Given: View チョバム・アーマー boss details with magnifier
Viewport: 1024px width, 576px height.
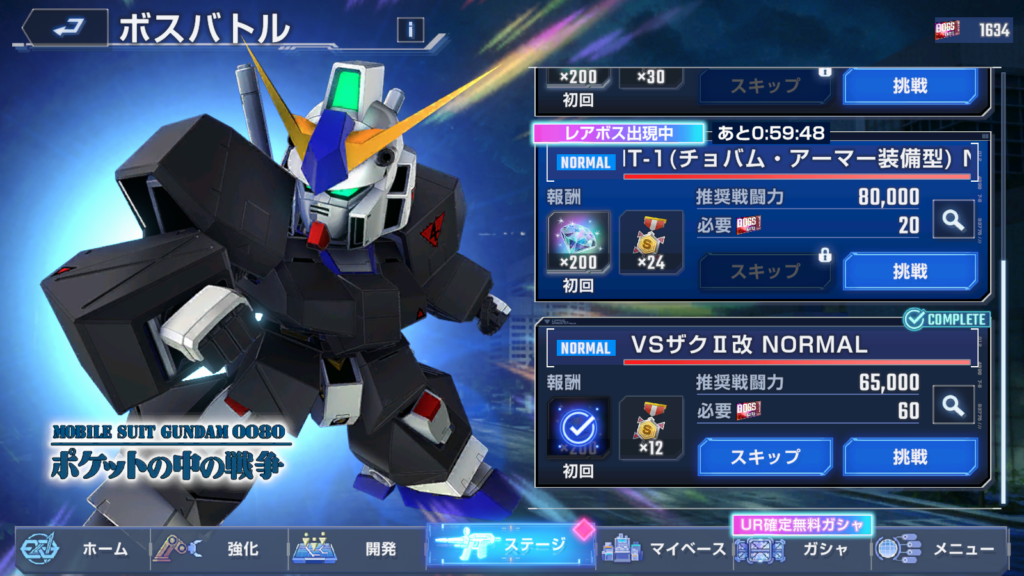Looking at the screenshot, I should tap(953, 219).
